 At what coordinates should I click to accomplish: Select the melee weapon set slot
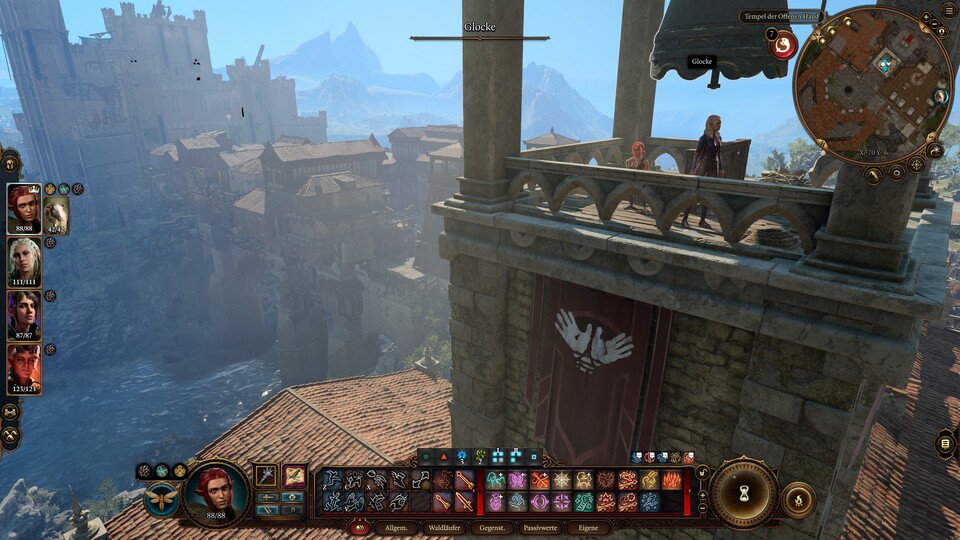coord(267,476)
